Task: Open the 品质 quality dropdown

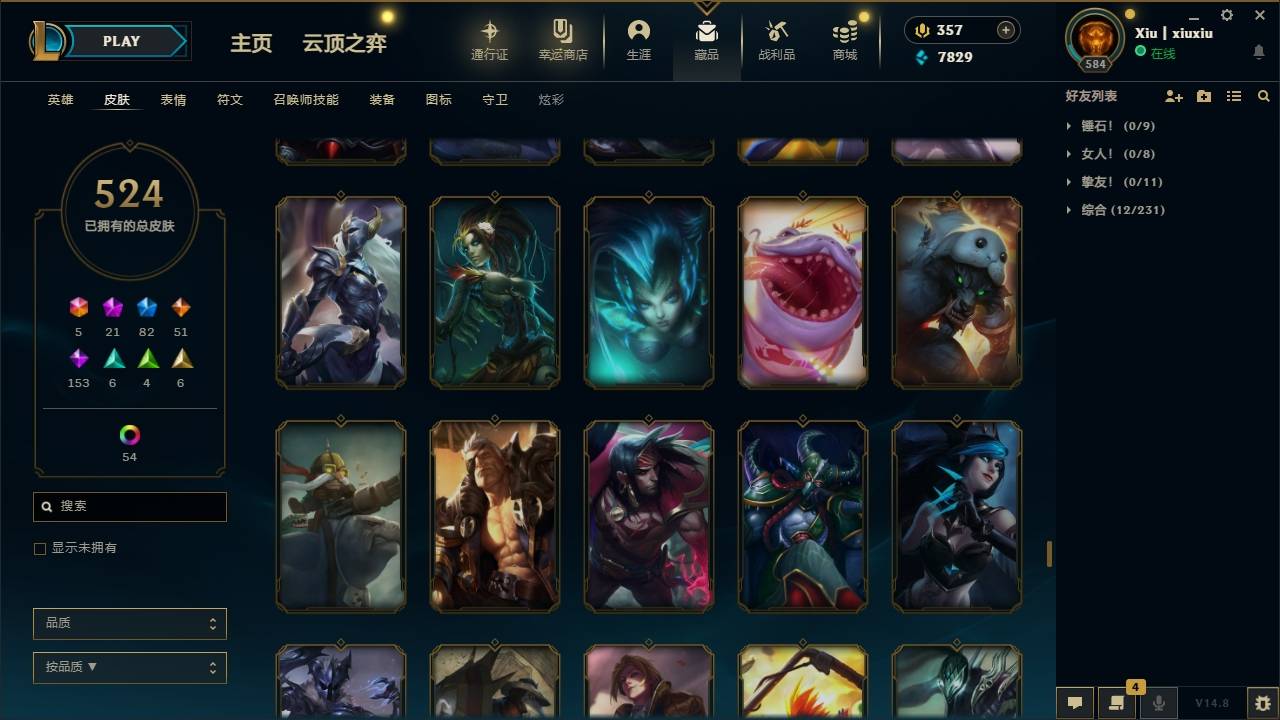Action: coord(129,623)
